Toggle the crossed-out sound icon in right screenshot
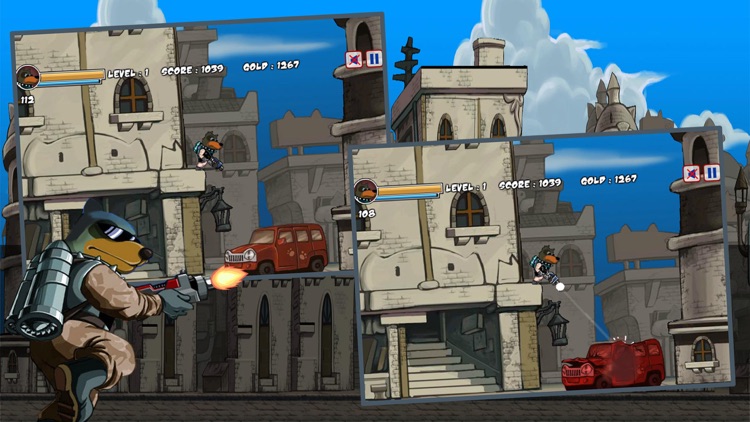 692,174
